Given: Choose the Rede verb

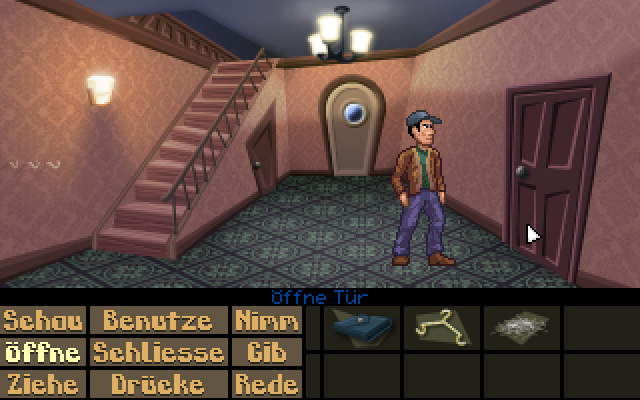Looking at the screenshot, I should point(266,384).
